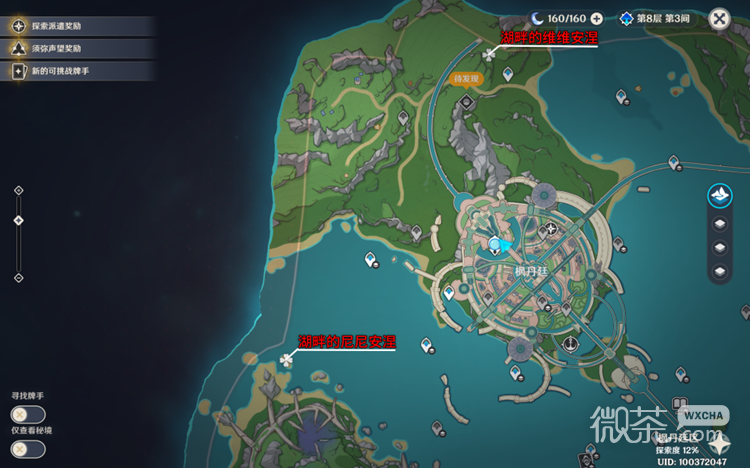The width and height of the screenshot is (750, 468).
Task: Click the plus button beside 160/160 resin
Action: pos(597,19)
